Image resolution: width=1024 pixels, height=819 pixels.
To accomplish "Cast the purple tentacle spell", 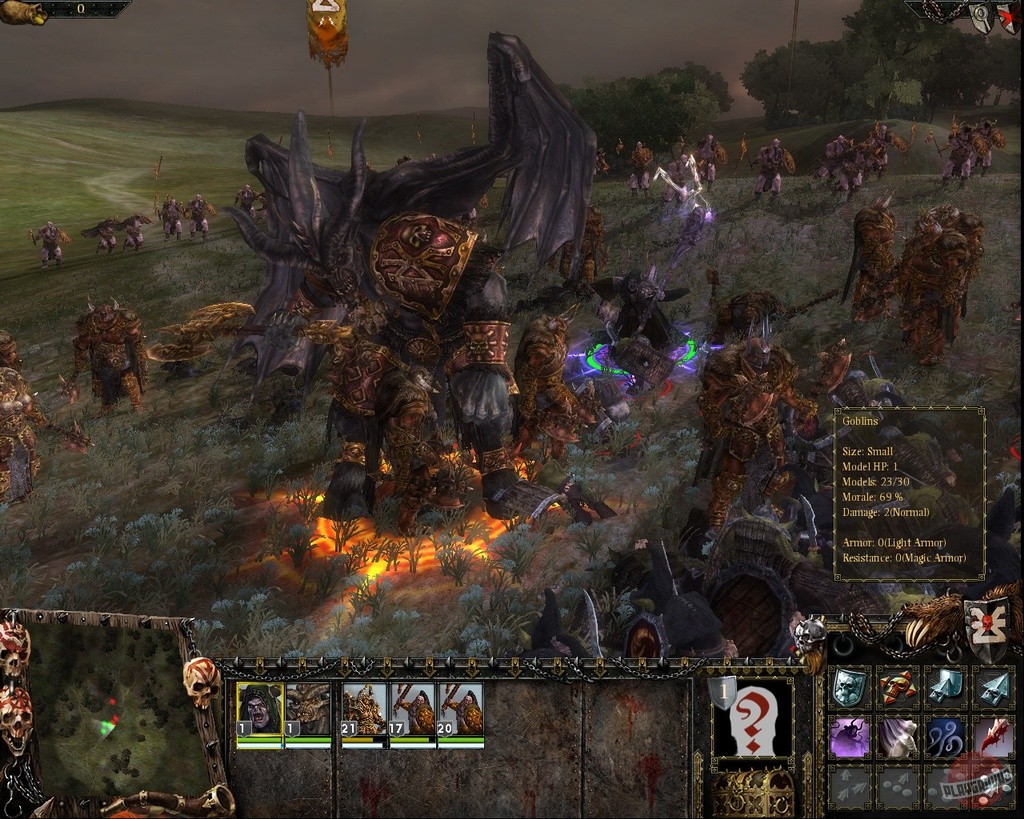I will point(849,737).
